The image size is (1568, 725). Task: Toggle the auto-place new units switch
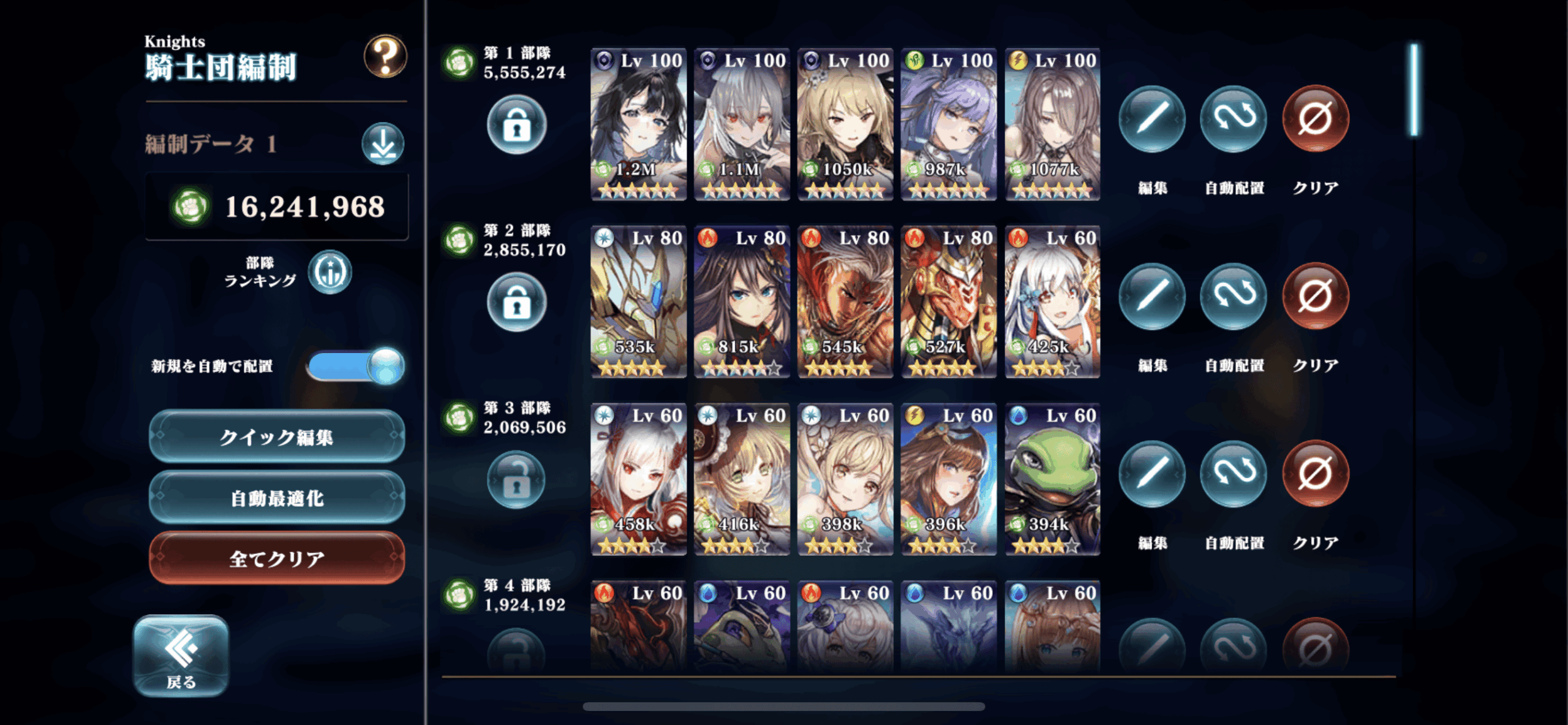(x=356, y=366)
